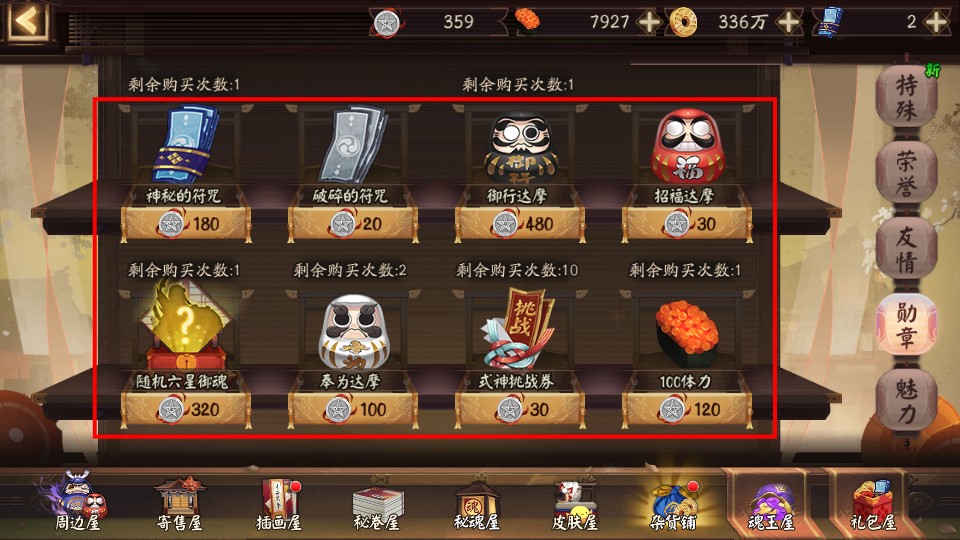Switch to the 友情 lantern tab
960x540 pixels.
906,247
